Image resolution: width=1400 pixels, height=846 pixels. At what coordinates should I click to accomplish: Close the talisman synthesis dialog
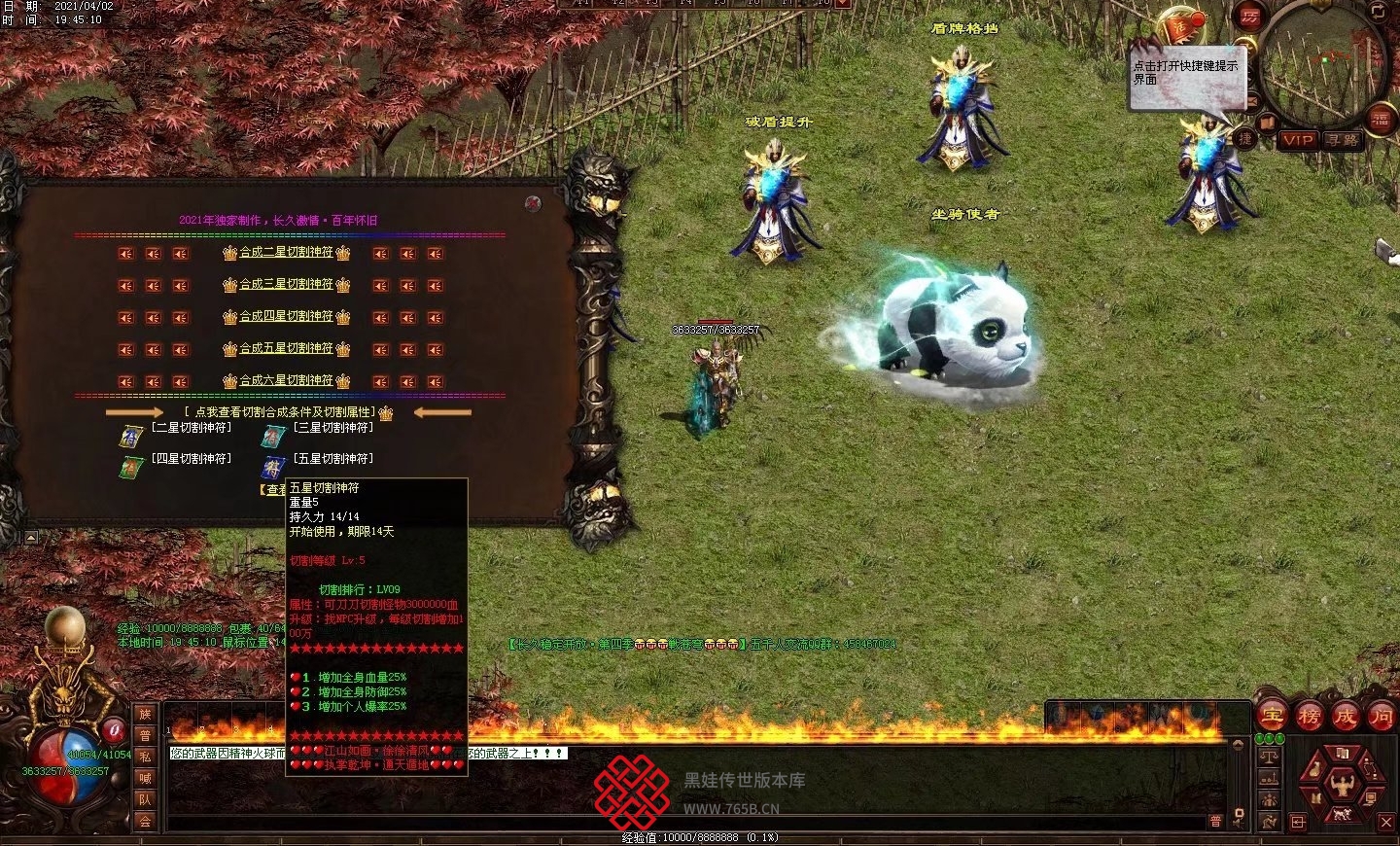(533, 203)
